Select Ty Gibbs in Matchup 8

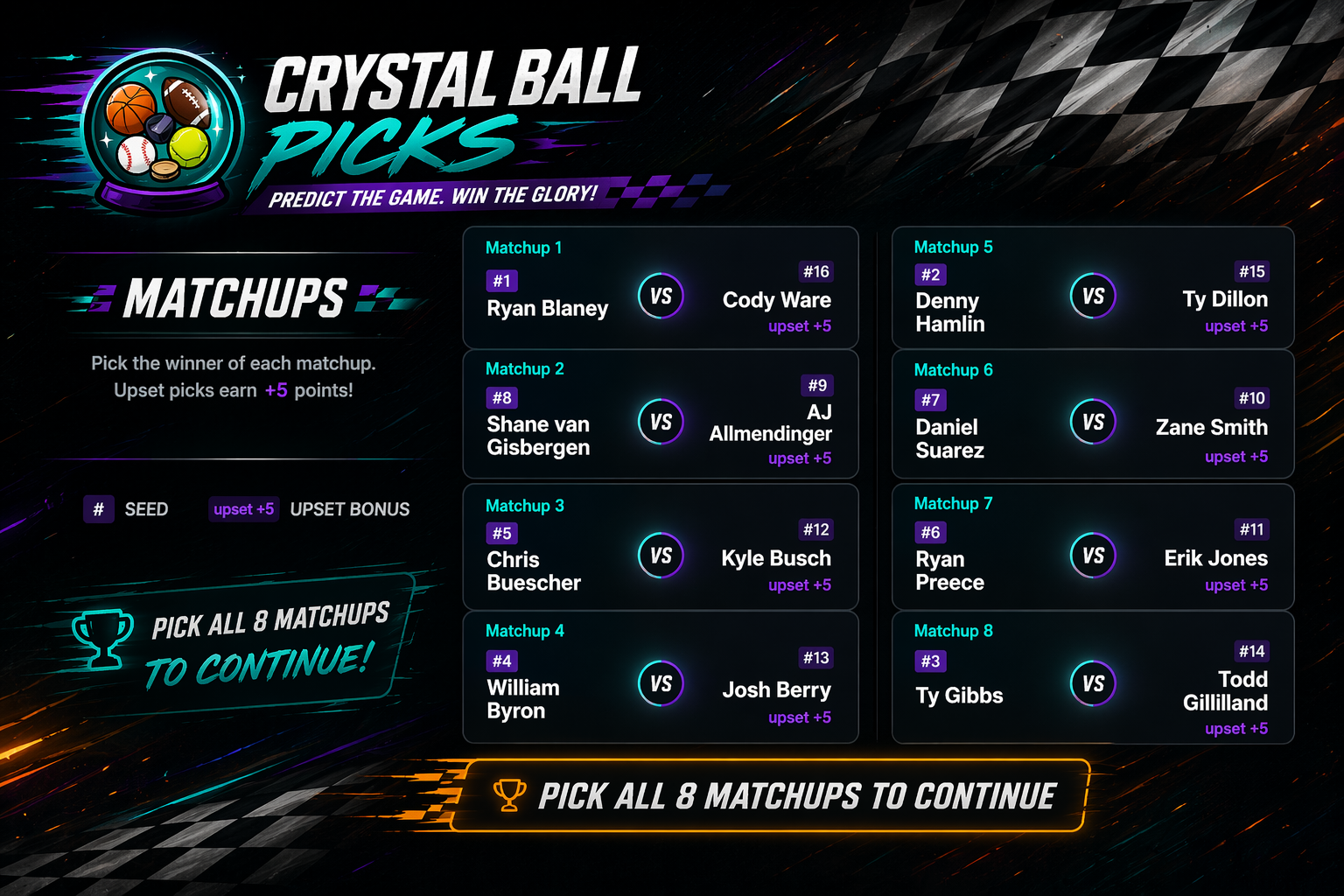point(959,696)
